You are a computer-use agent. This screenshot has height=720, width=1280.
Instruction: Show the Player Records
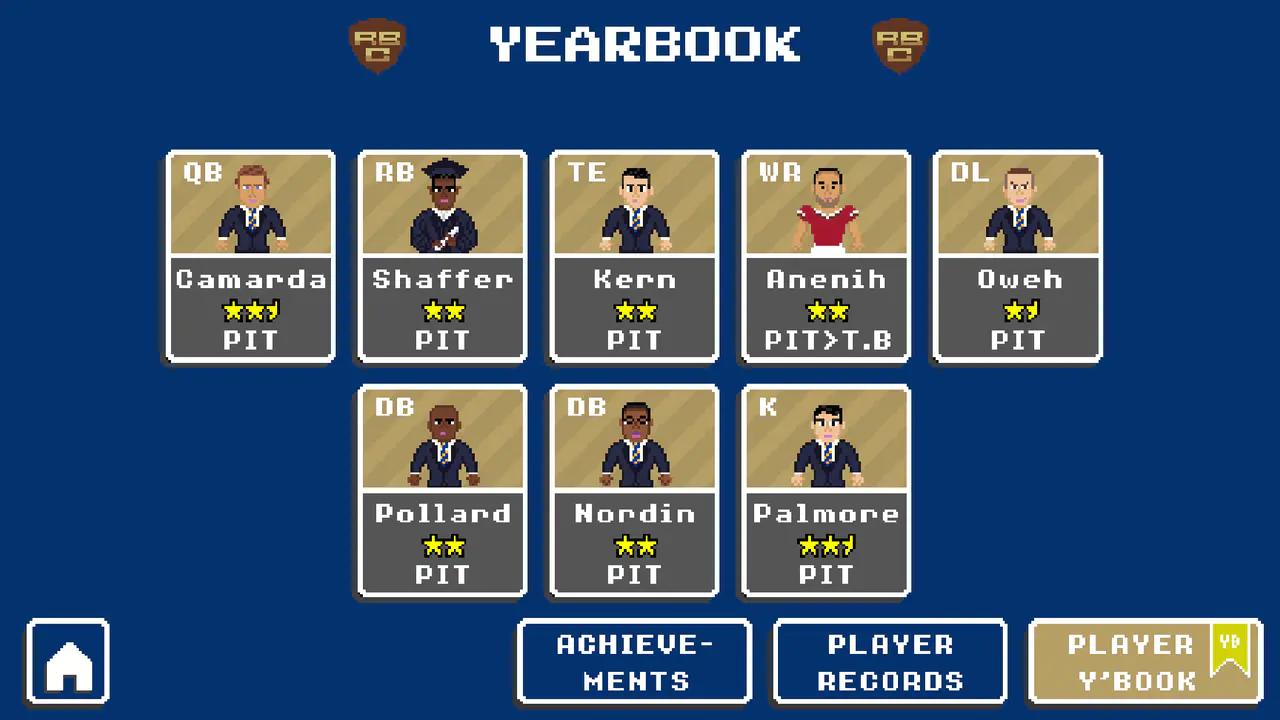[x=890, y=662]
